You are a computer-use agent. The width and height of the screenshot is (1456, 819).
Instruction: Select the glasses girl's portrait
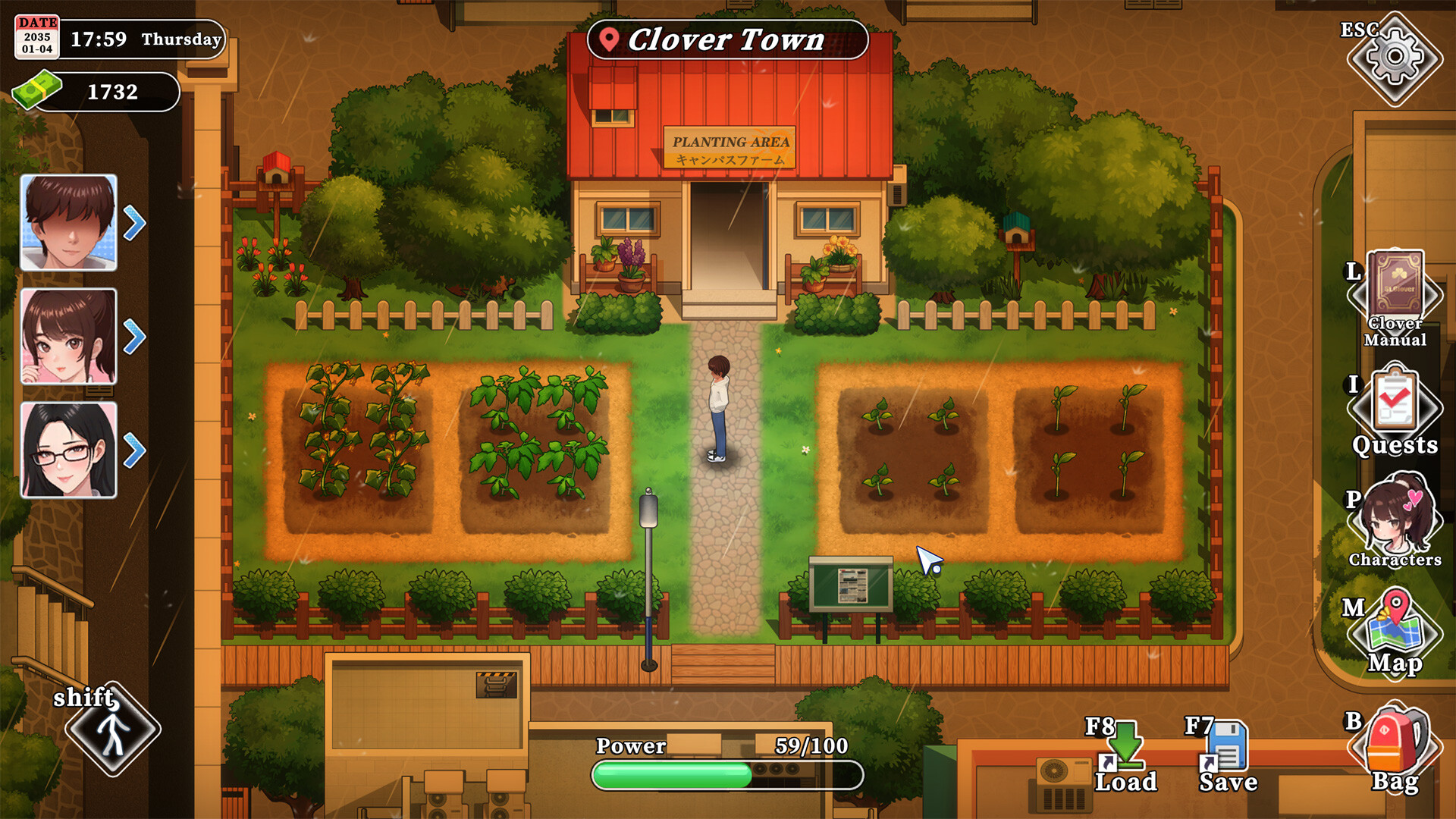68,449
